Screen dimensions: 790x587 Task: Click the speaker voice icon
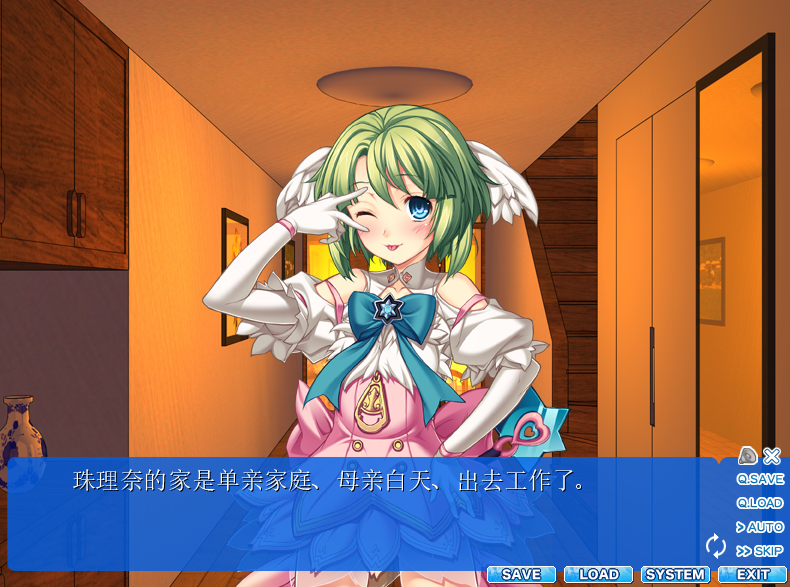[747, 456]
